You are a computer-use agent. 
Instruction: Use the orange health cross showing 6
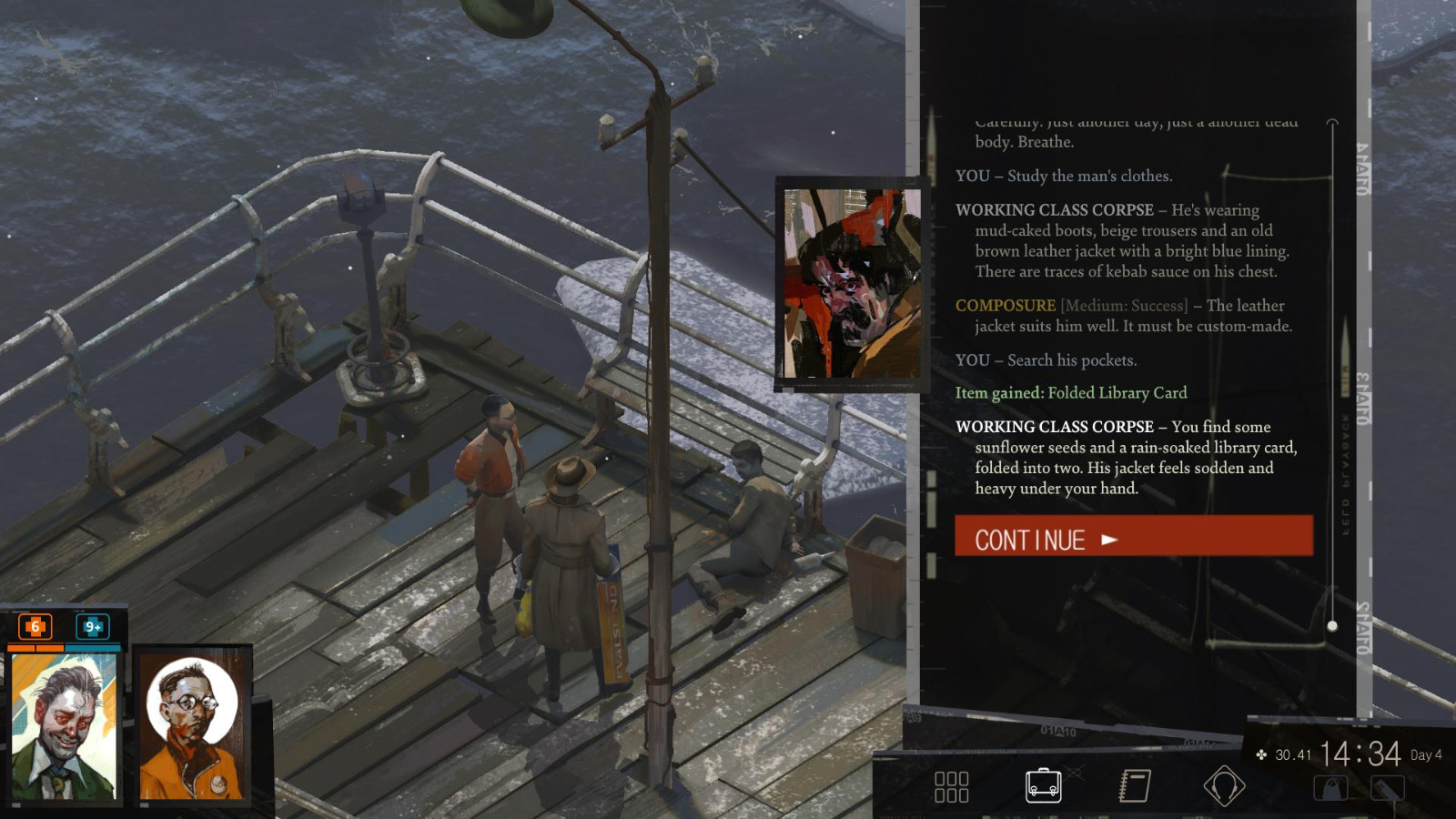(x=34, y=626)
